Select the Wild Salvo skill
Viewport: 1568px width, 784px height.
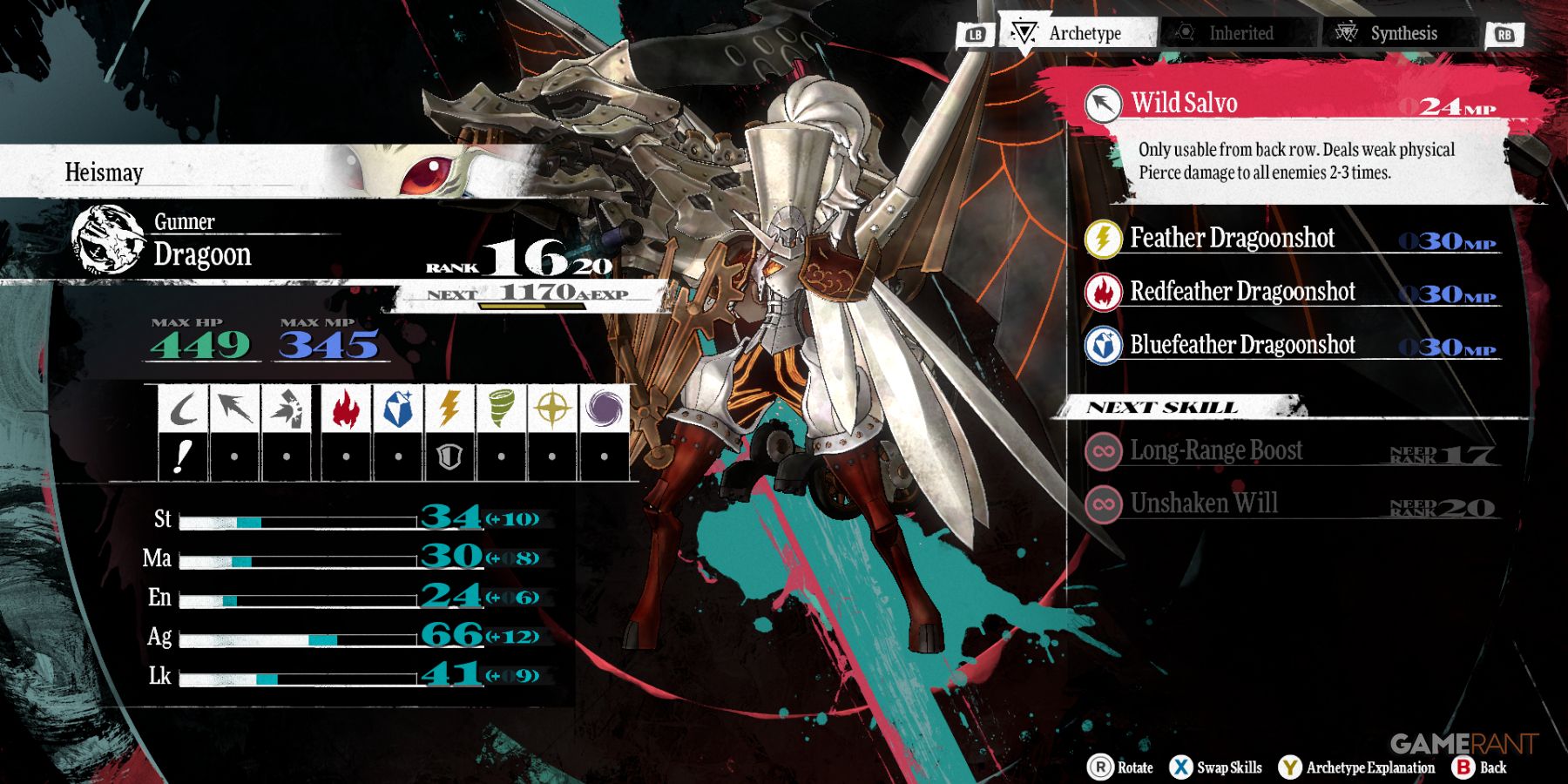[x=1185, y=104]
